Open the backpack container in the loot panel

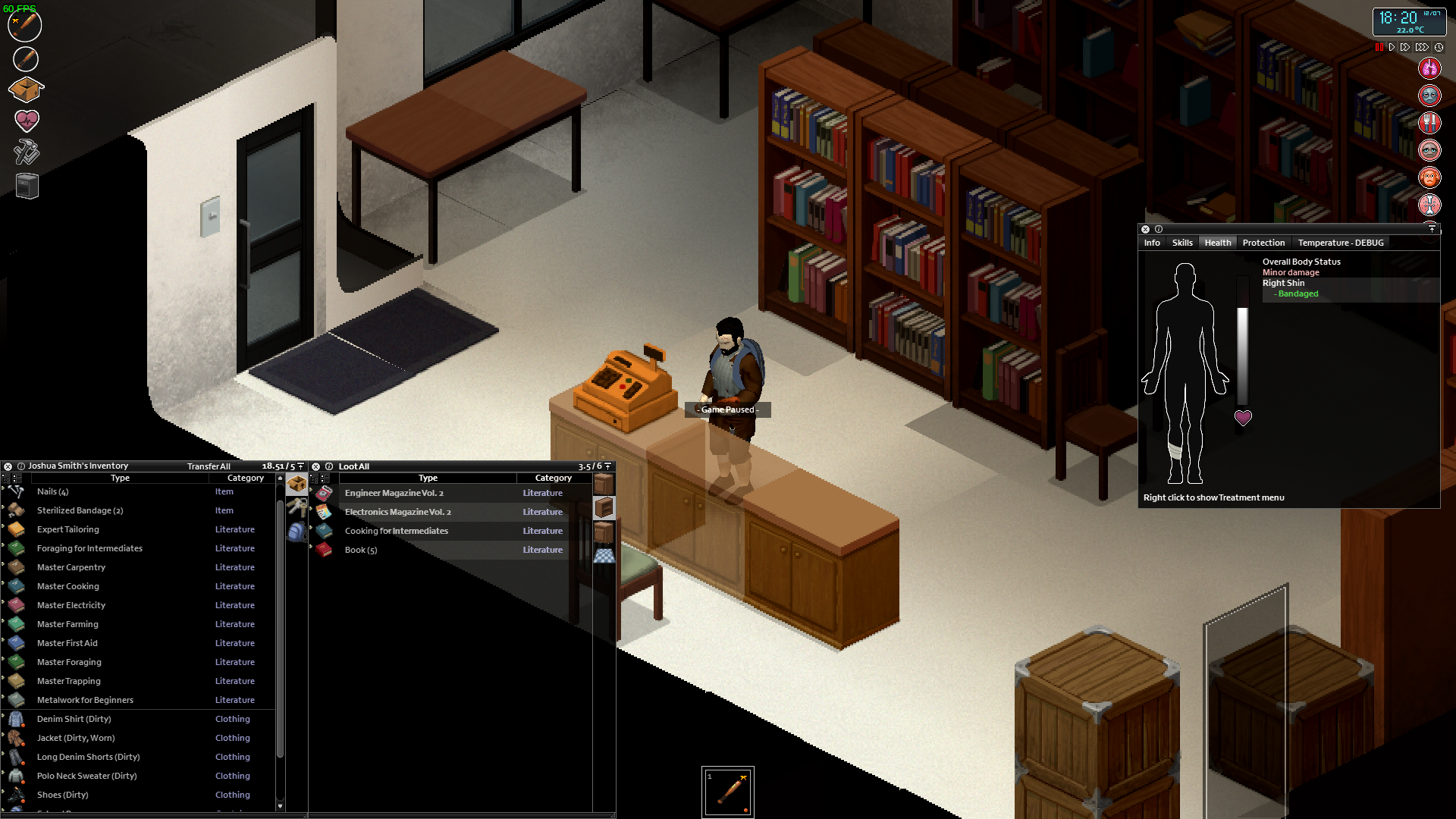pos(297,531)
